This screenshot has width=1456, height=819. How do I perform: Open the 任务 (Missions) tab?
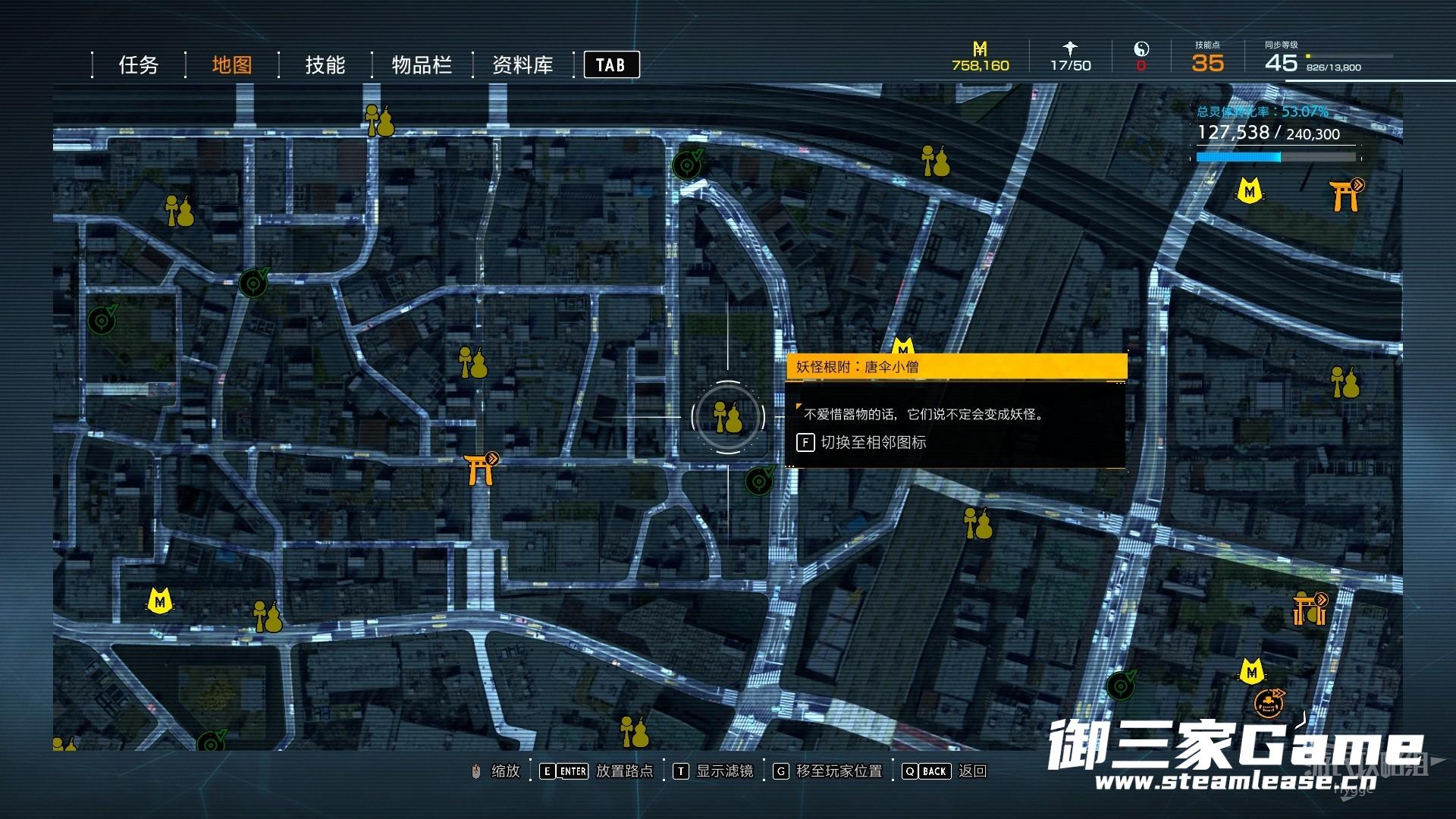click(138, 65)
